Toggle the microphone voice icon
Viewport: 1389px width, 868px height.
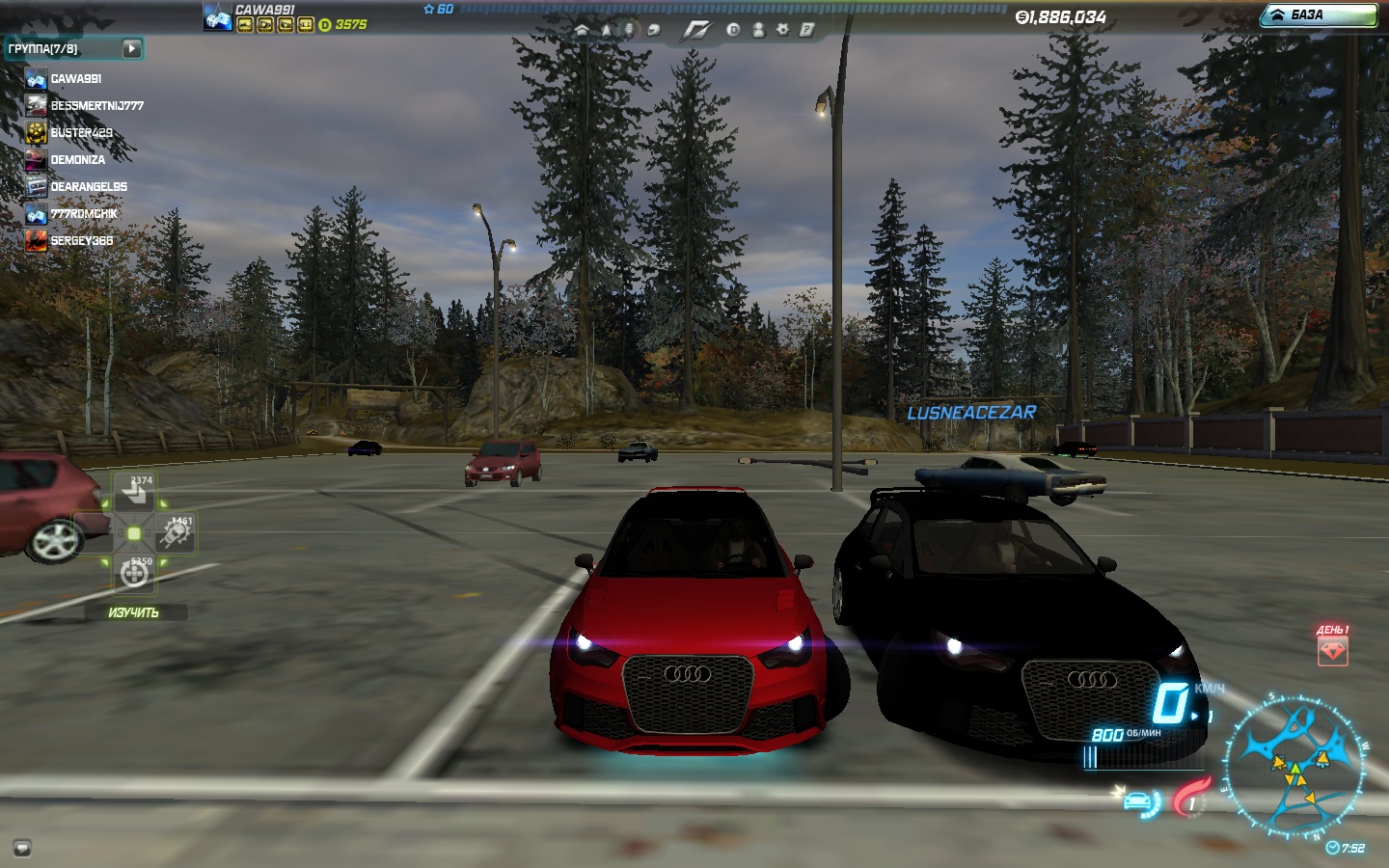(629, 30)
